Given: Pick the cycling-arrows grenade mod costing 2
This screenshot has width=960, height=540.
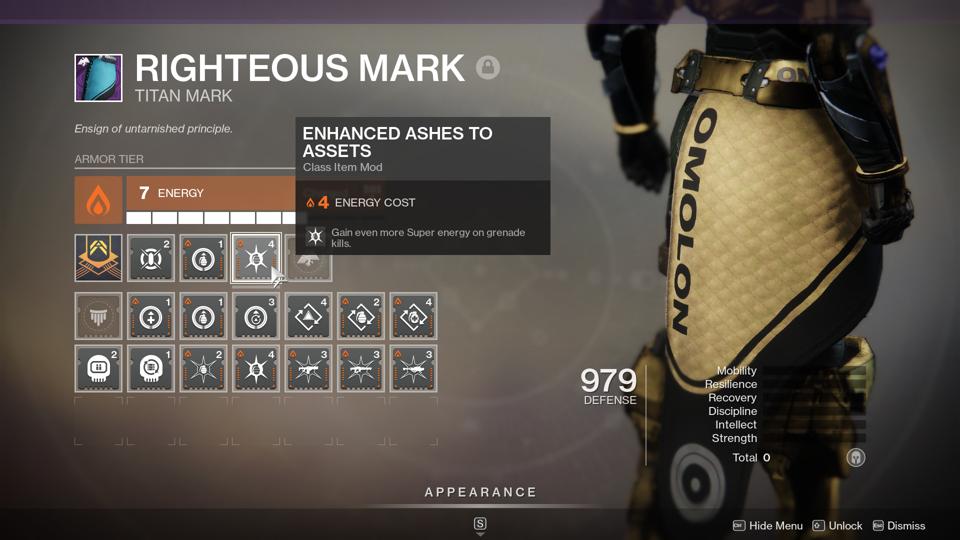Looking at the screenshot, I should (360, 317).
